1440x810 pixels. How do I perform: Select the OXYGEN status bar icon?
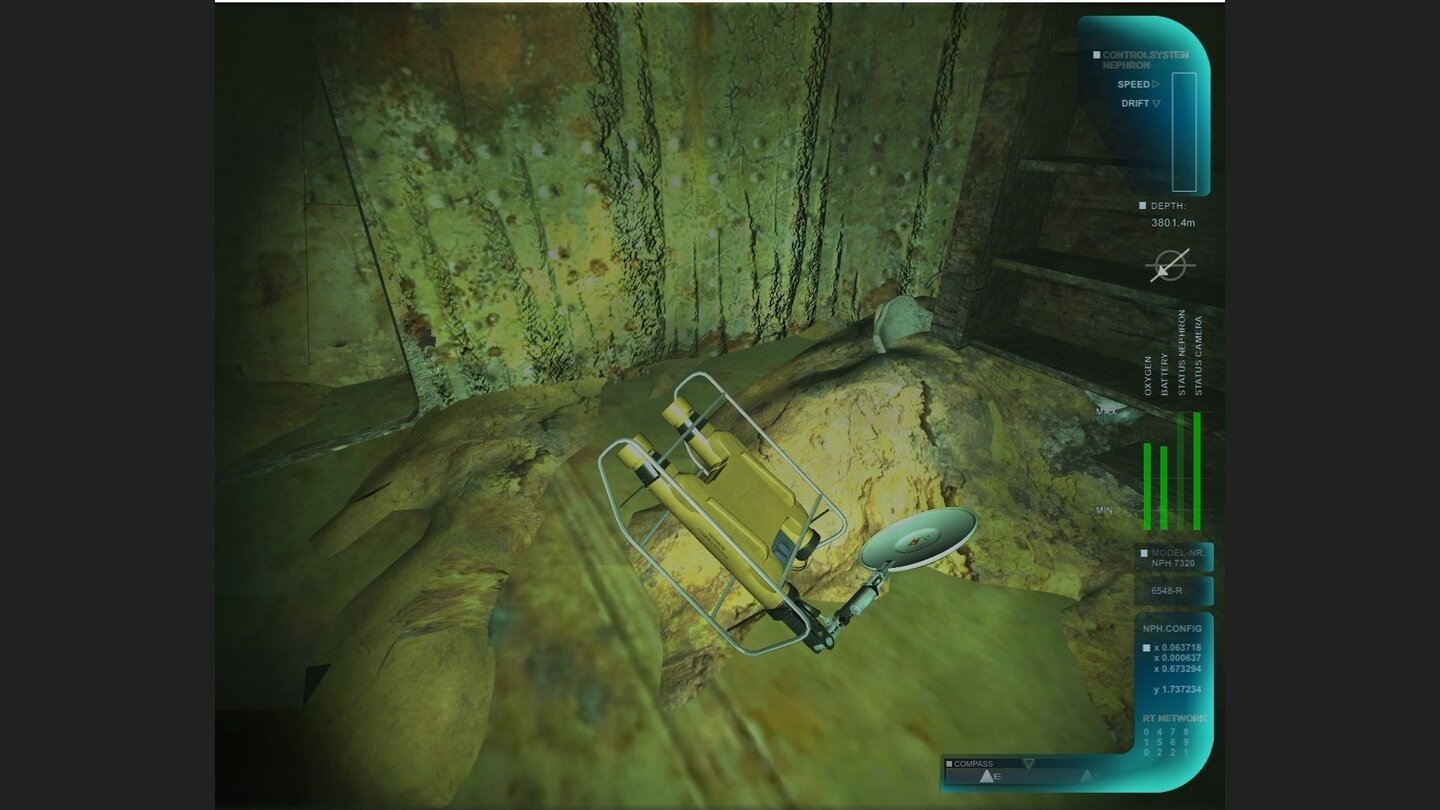(x=1147, y=487)
